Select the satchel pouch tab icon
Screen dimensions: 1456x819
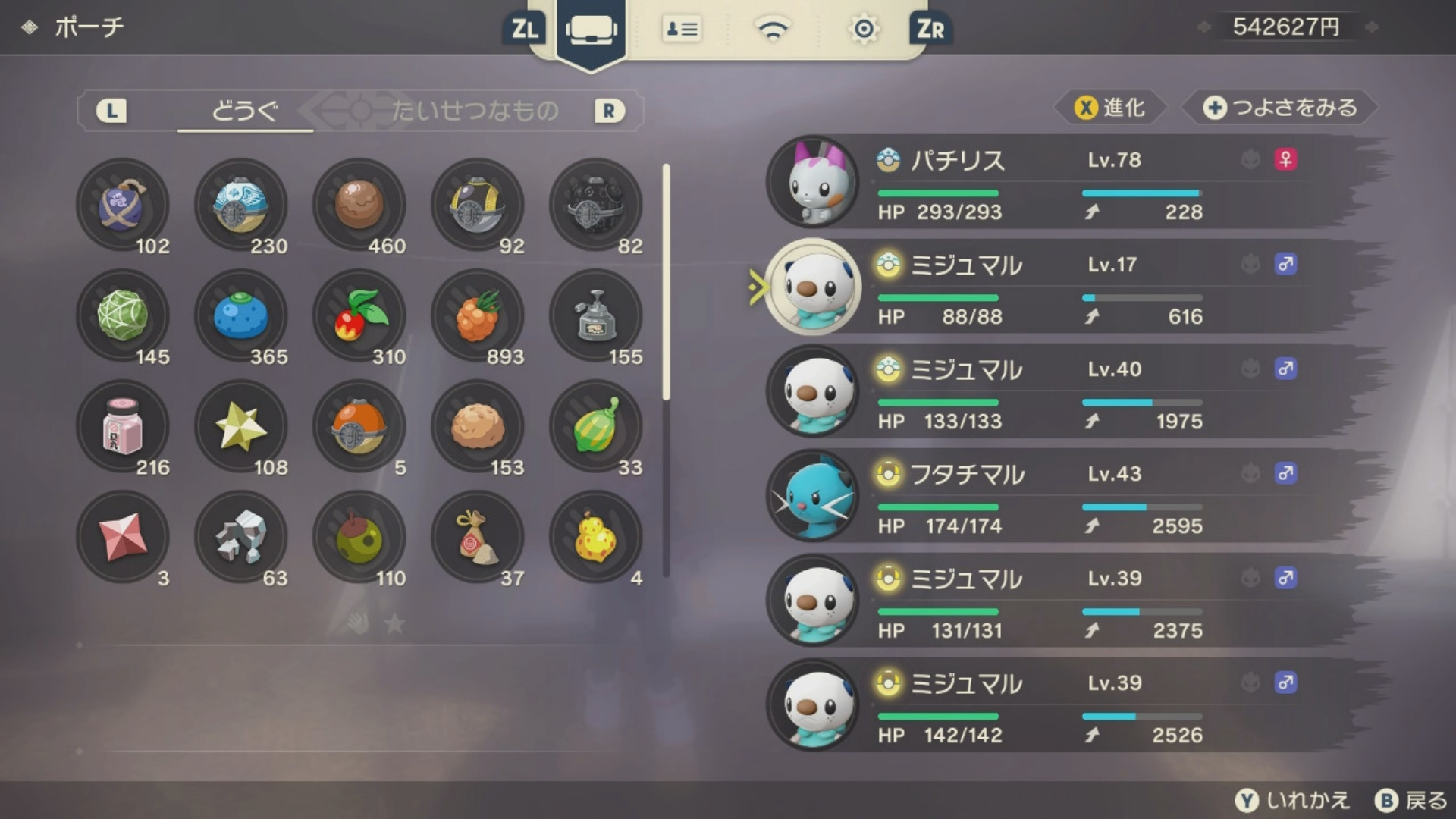591,30
